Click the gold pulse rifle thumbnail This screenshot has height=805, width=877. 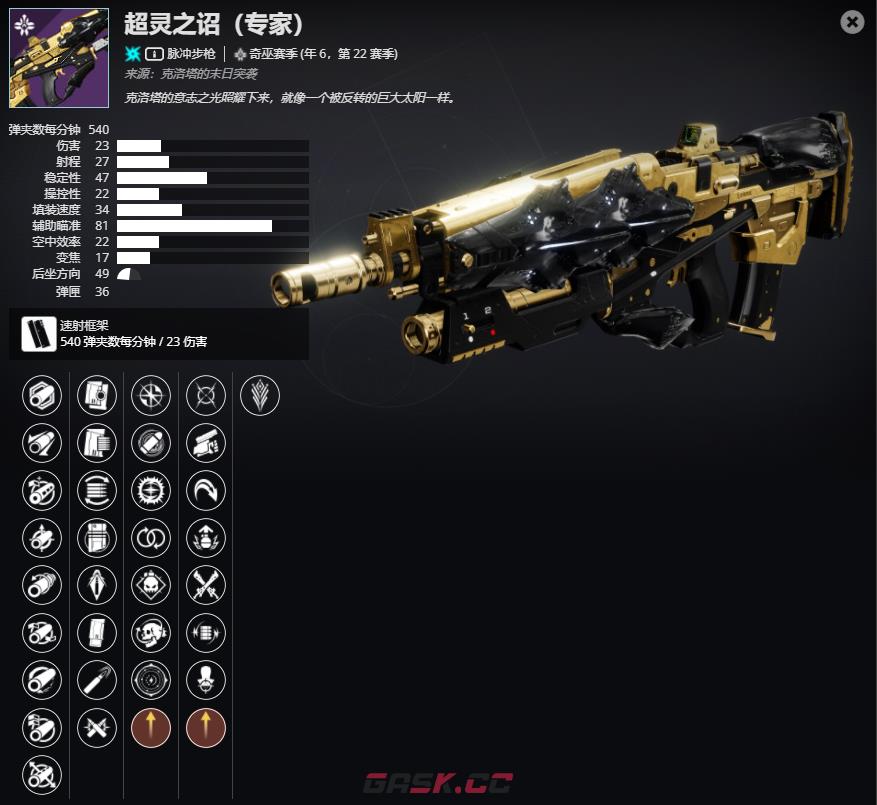(x=59, y=58)
